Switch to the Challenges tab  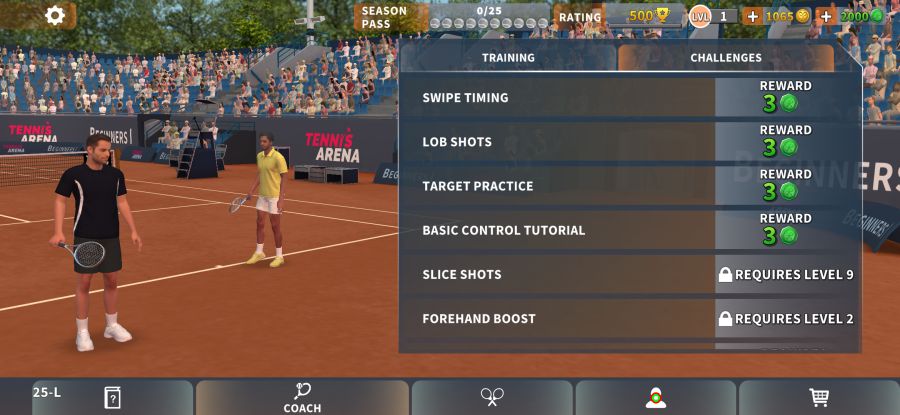pos(725,58)
